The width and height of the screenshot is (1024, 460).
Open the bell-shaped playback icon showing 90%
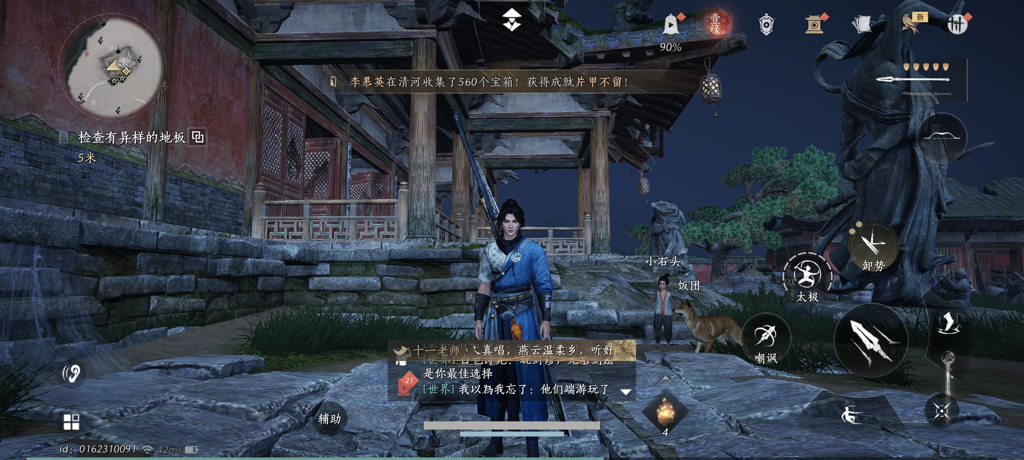670,25
